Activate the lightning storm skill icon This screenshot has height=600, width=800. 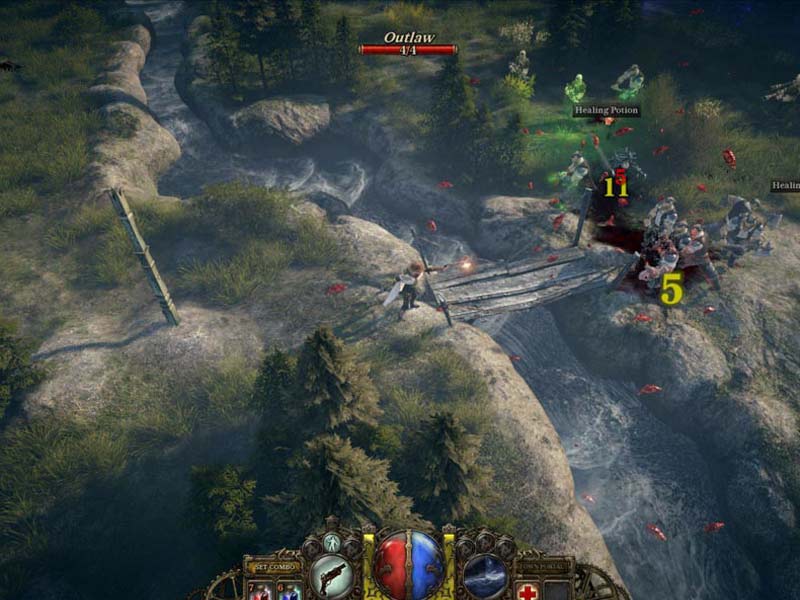(x=484, y=576)
